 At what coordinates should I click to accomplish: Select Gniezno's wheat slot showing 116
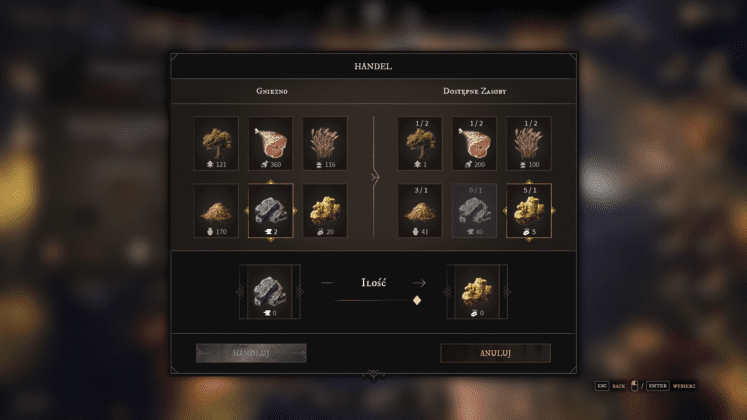tap(325, 143)
